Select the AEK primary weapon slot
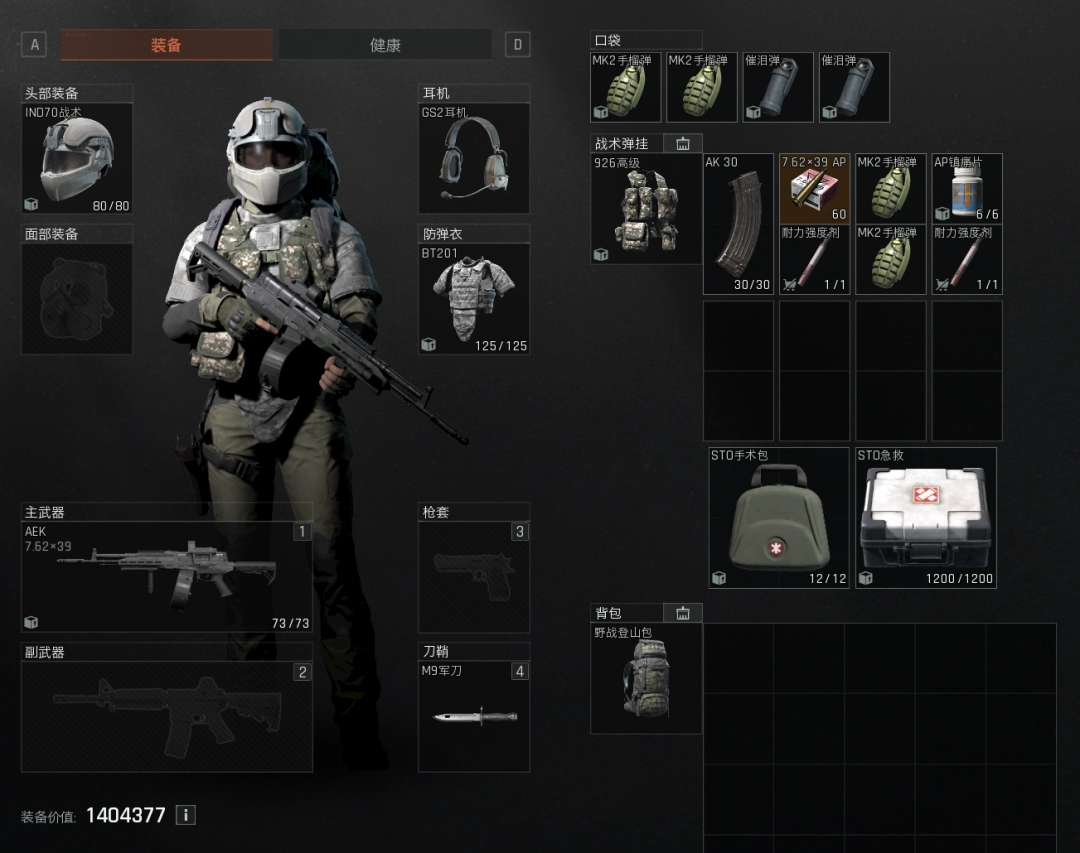This screenshot has height=853, width=1080. 166,577
